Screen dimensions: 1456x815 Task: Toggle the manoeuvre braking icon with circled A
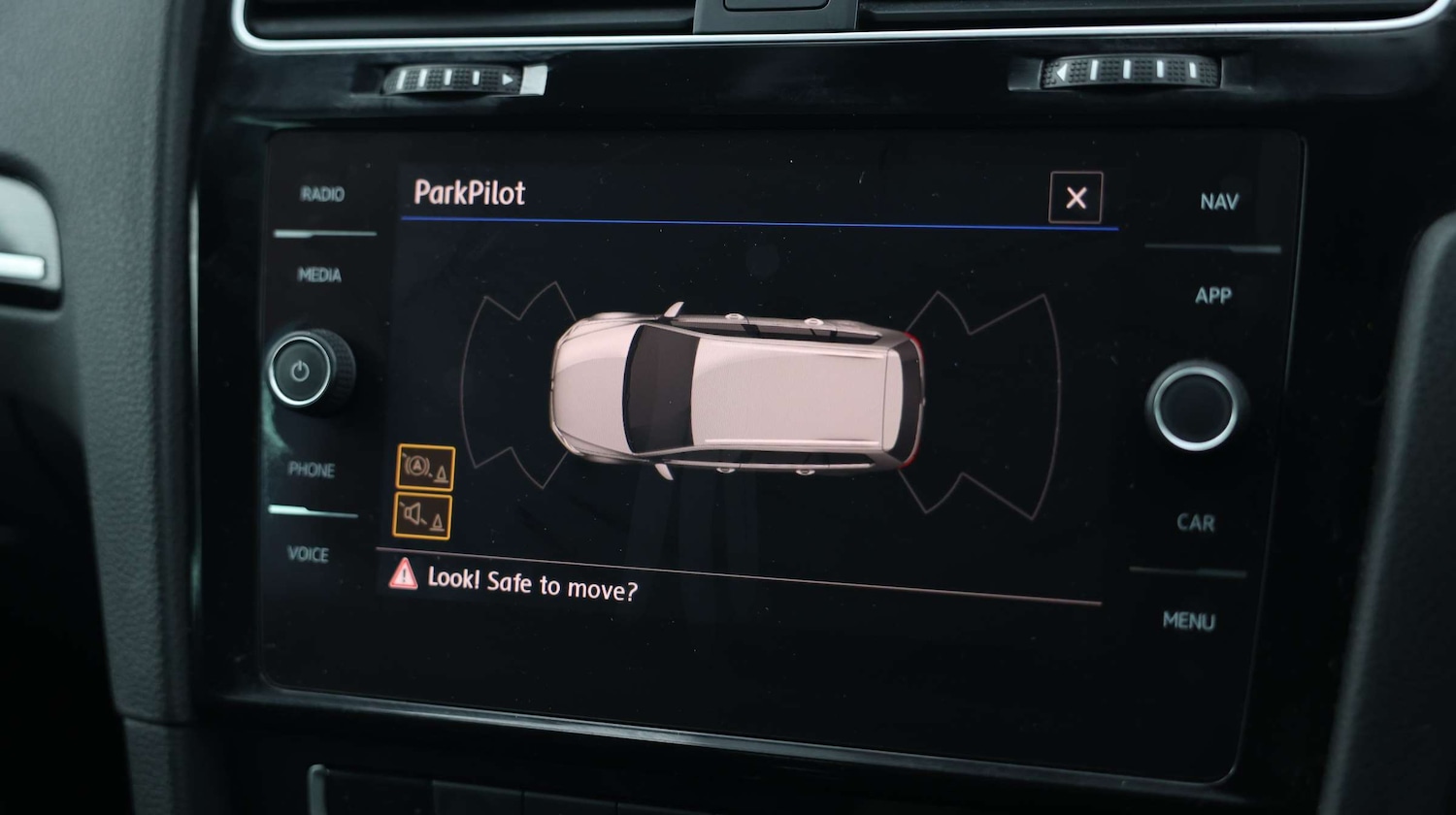pos(425,468)
